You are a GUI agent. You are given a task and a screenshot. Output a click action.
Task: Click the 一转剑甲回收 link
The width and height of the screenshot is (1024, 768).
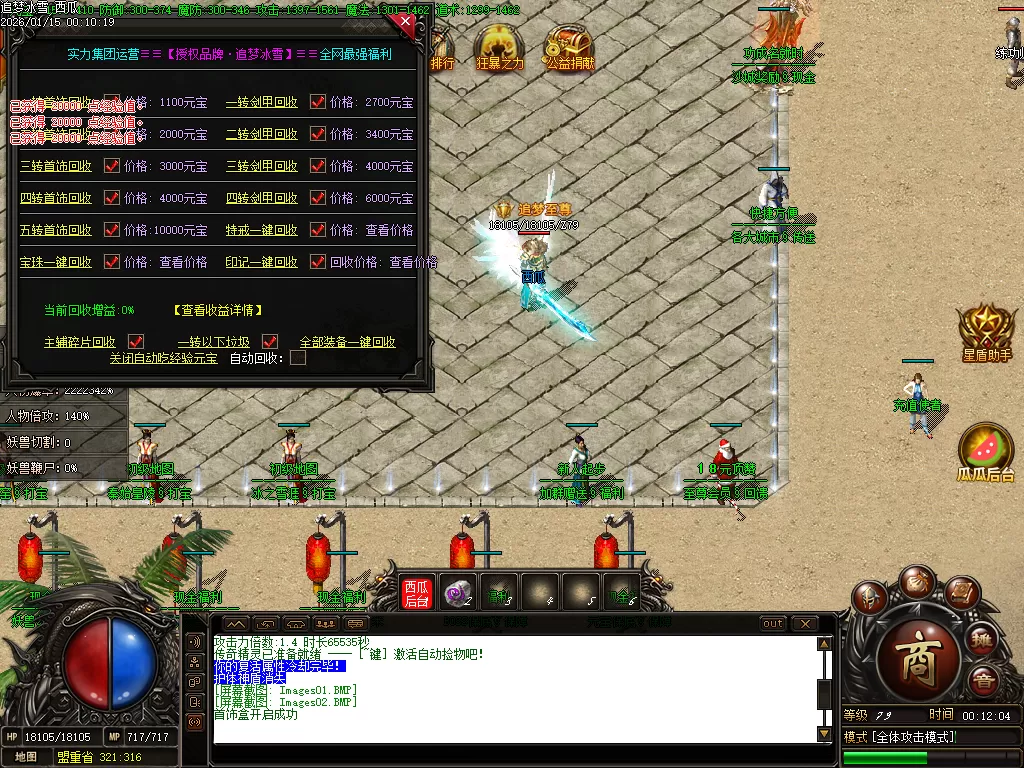tap(262, 102)
